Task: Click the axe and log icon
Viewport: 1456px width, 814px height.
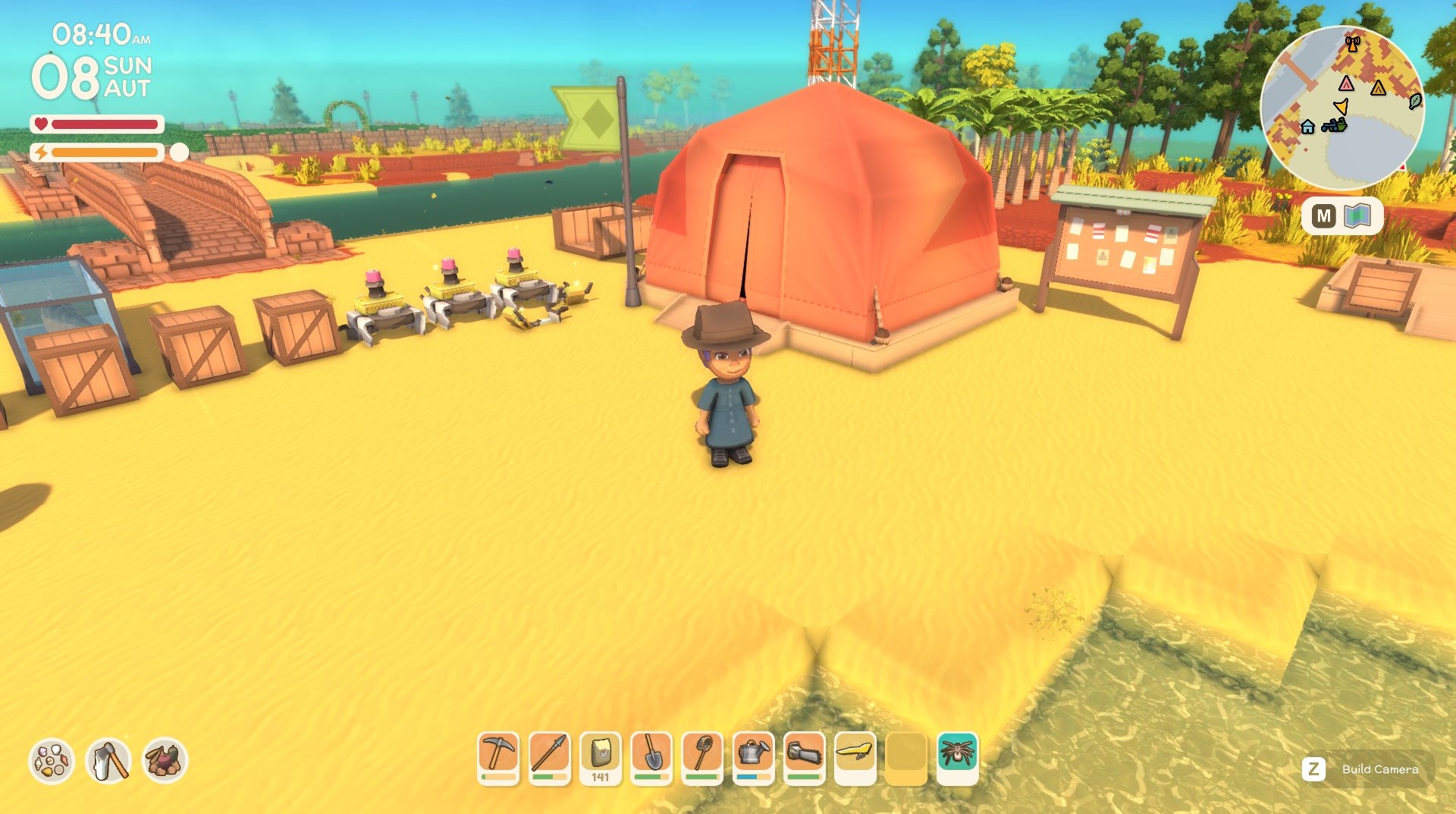Action: click(x=108, y=760)
